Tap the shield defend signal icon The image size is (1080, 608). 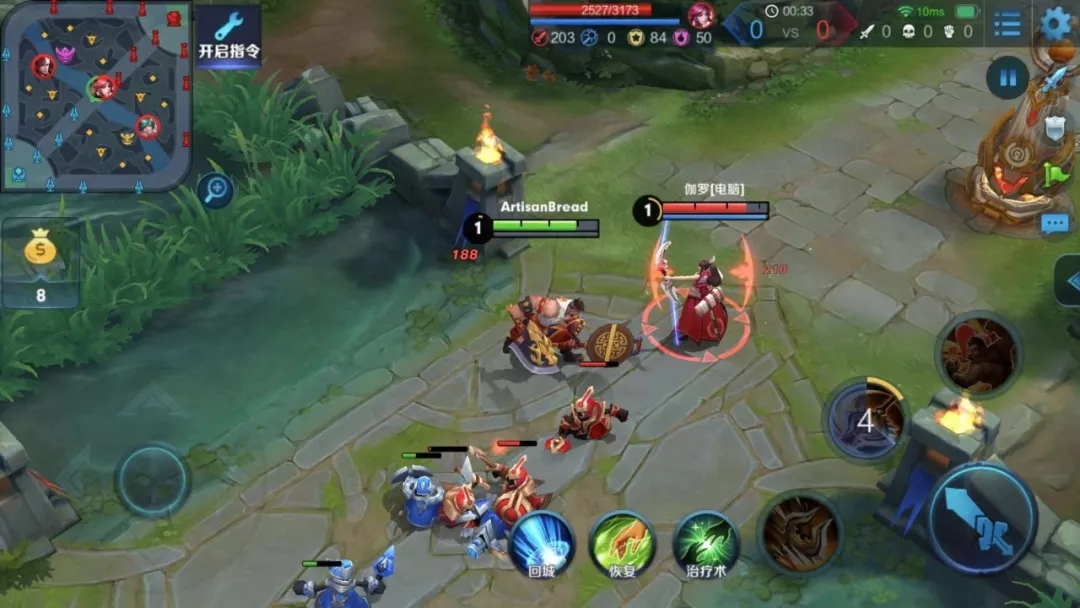[x=1056, y=127]
